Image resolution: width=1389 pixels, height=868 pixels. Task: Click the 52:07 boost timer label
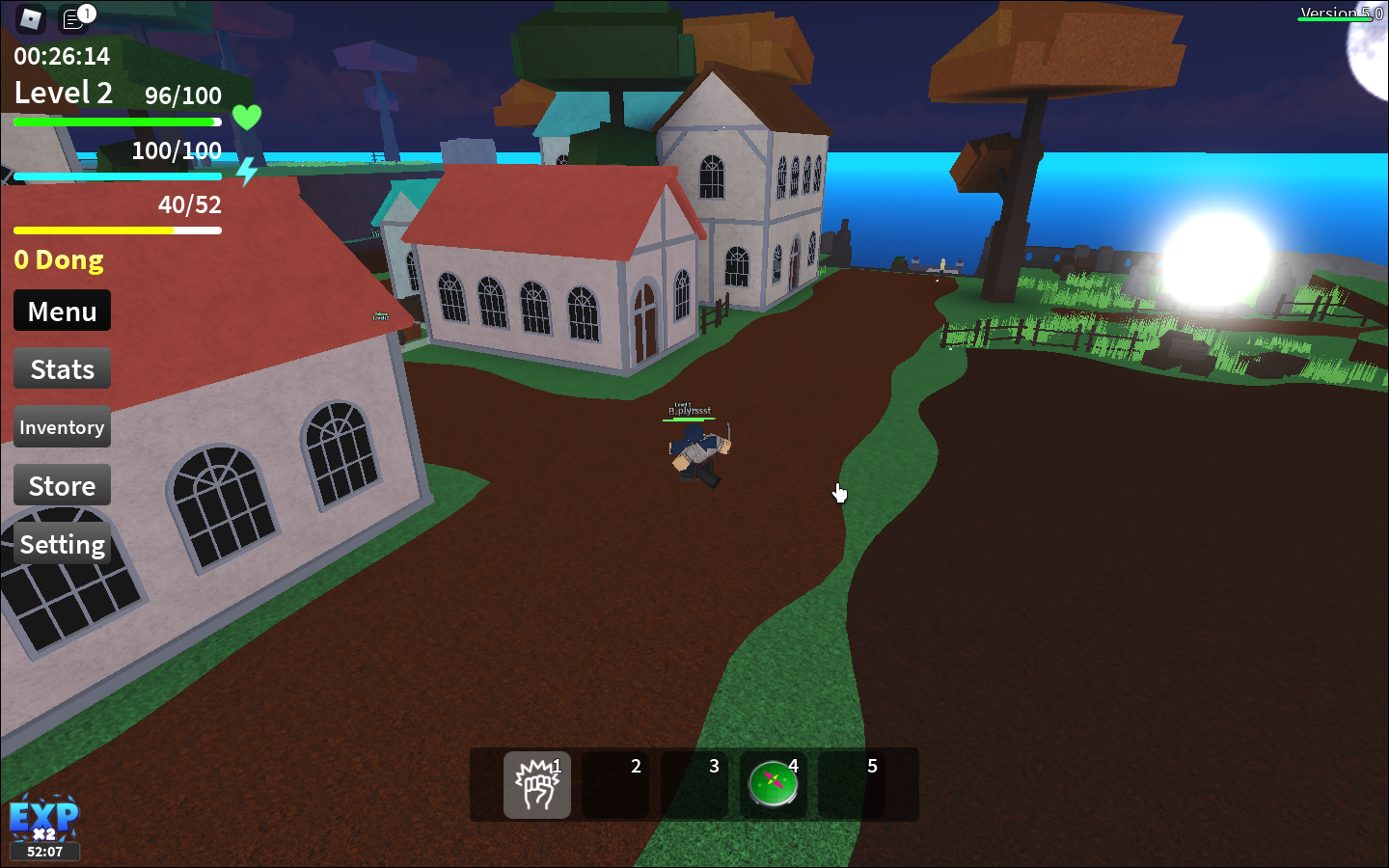[x=44, y=852]
